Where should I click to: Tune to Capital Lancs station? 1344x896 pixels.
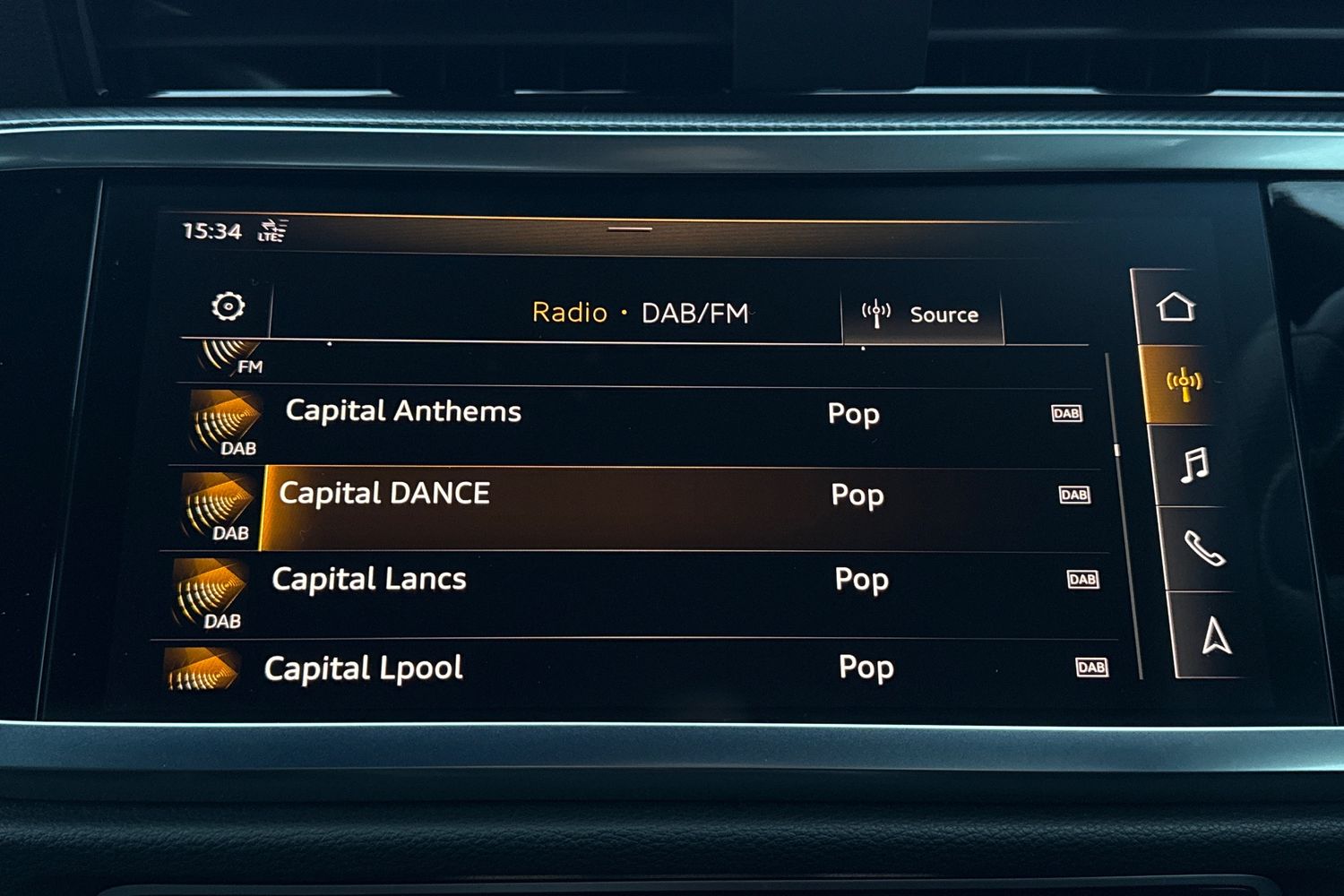(x=369, y=580)
